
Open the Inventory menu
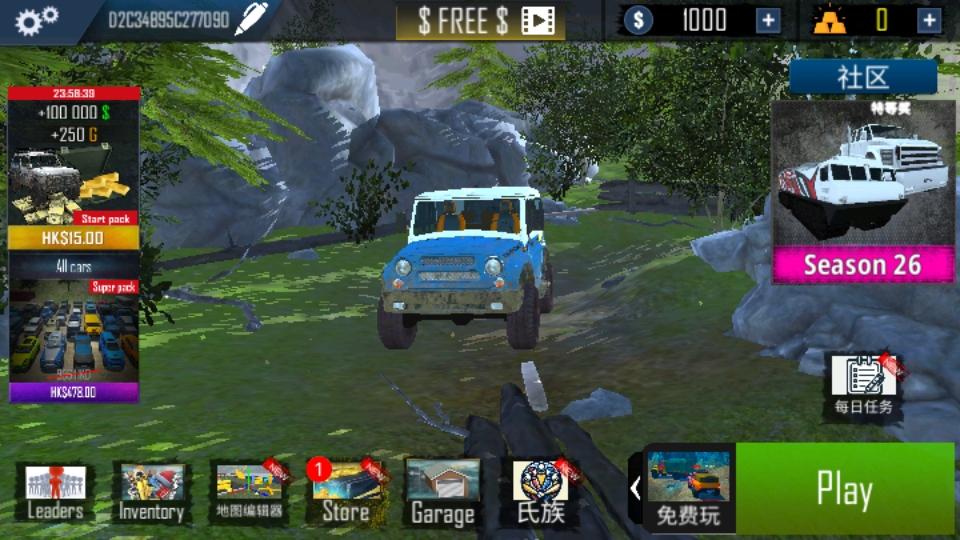point(152,492)
